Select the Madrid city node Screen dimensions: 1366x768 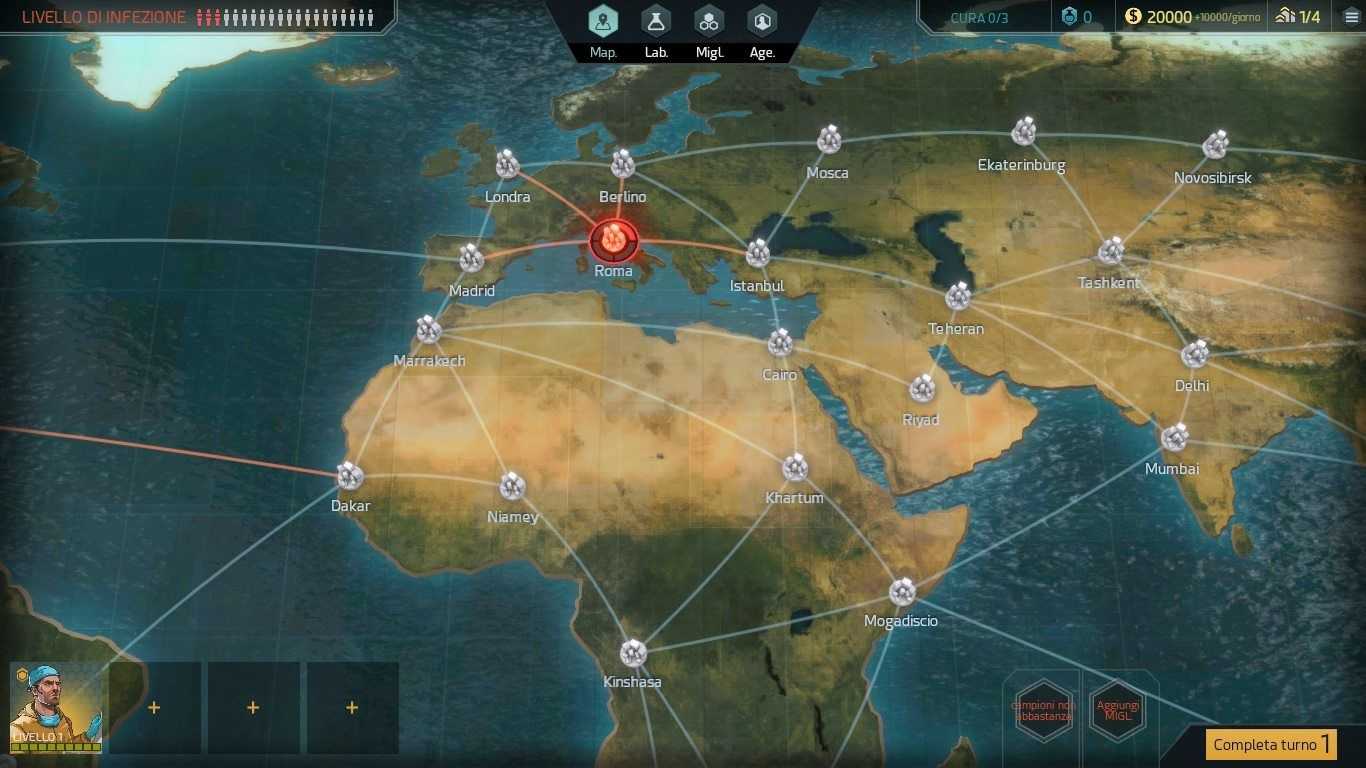pos(472,259)
